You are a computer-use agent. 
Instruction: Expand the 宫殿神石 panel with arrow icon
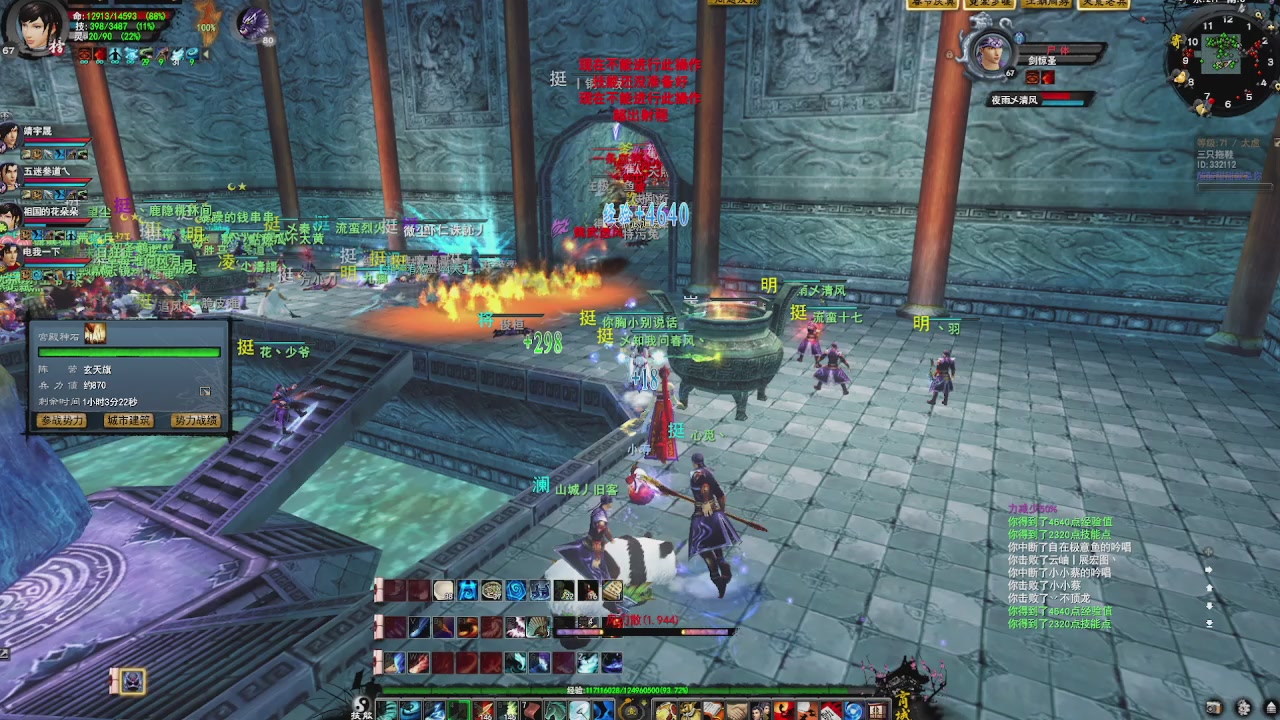pos(205,391)
